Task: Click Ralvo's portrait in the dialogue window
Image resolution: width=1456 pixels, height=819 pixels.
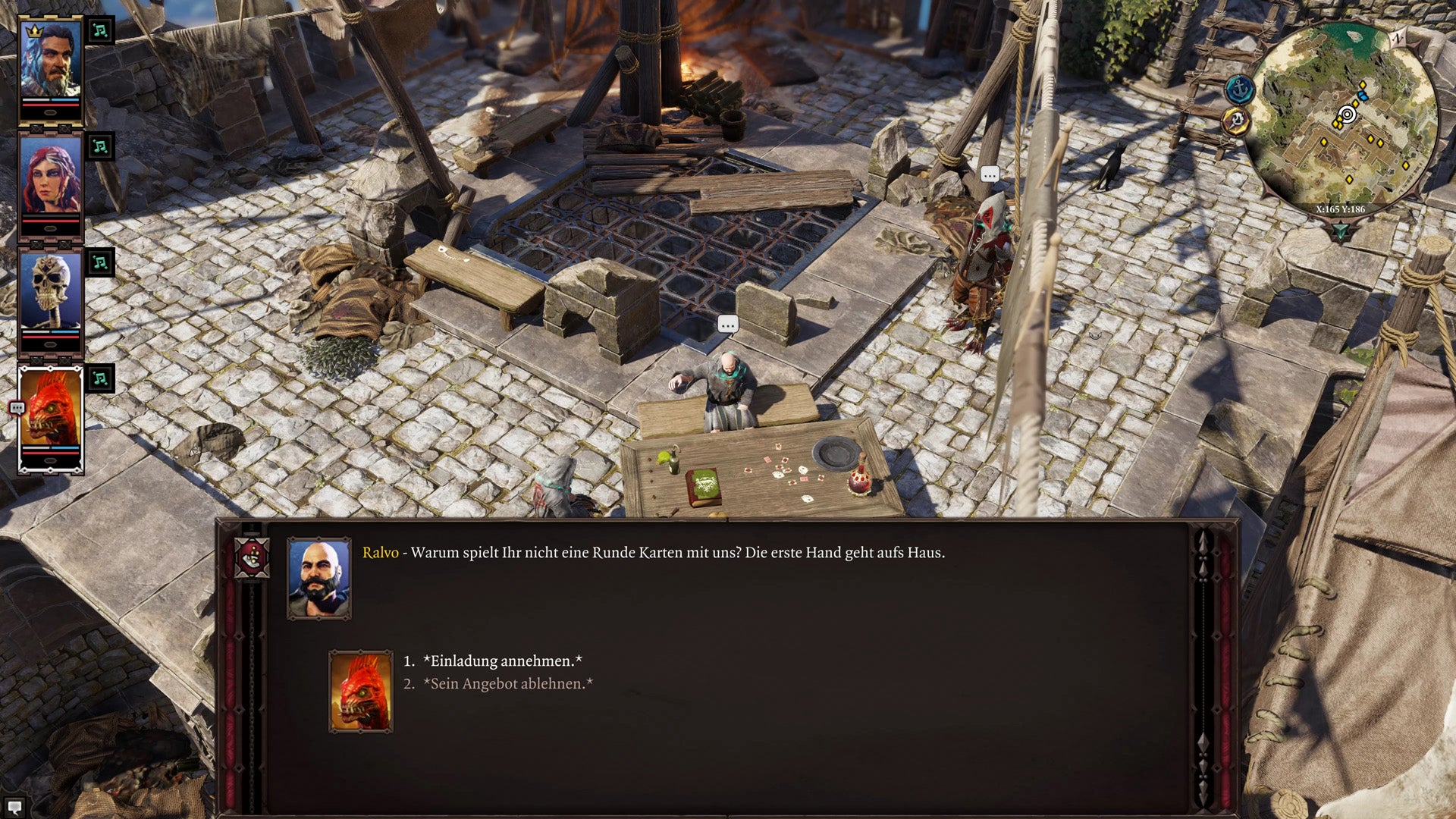Action: click(x=318, y=578)
